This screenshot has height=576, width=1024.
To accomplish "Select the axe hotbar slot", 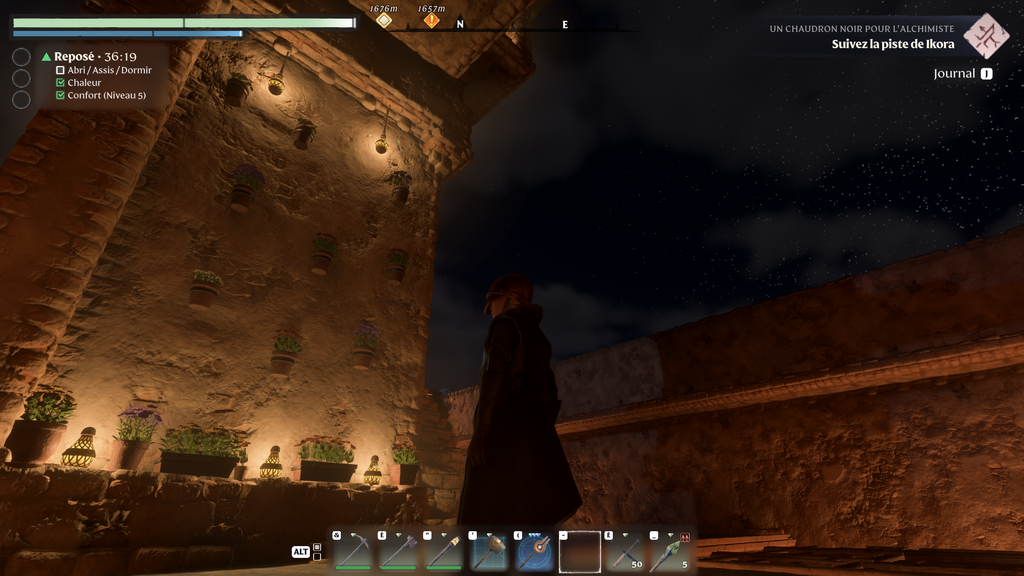I will coord(398,551).
